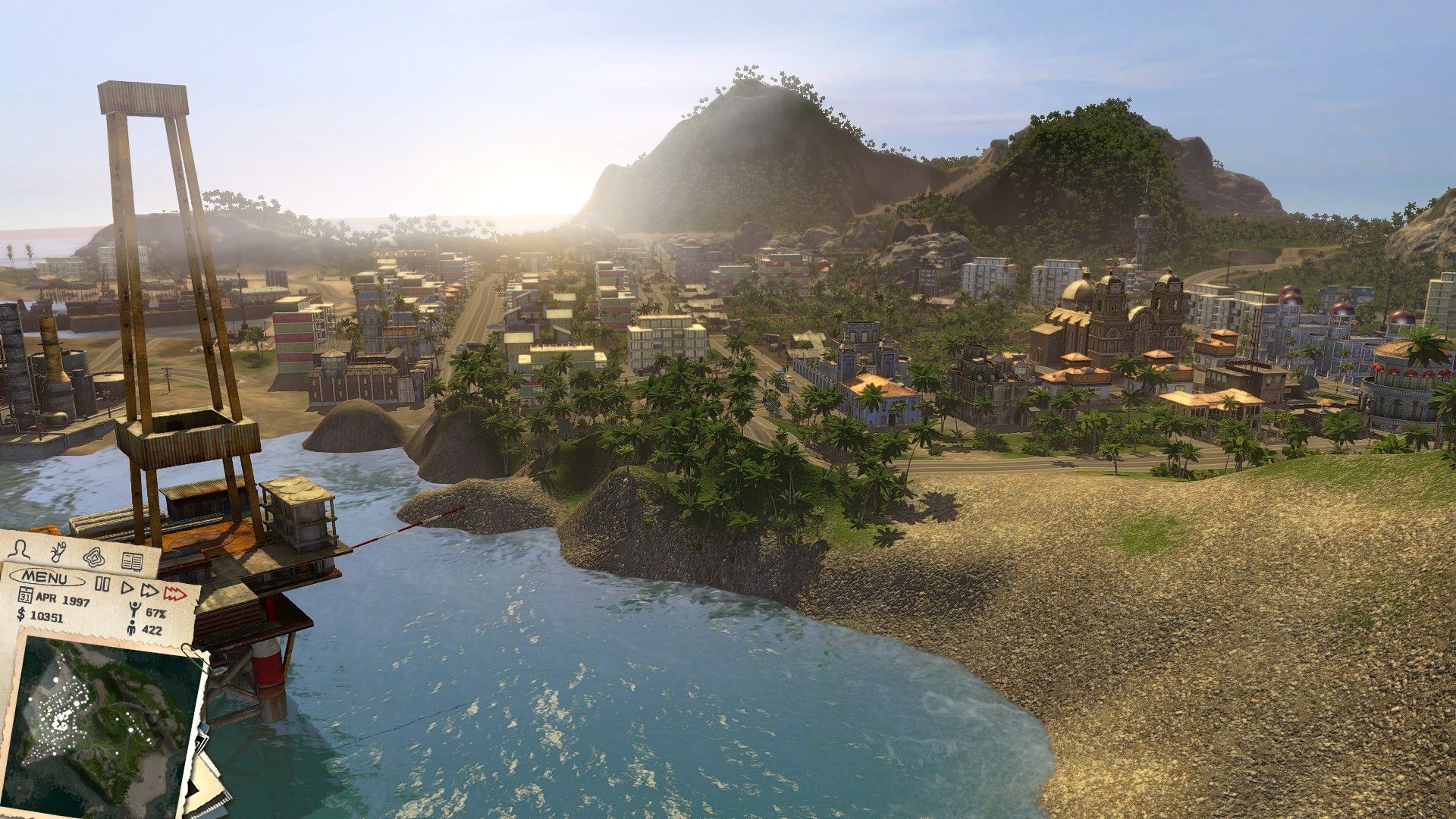1456x819 pixels.
Task: Select the population icon showing 422
Action: click(132, 628)
